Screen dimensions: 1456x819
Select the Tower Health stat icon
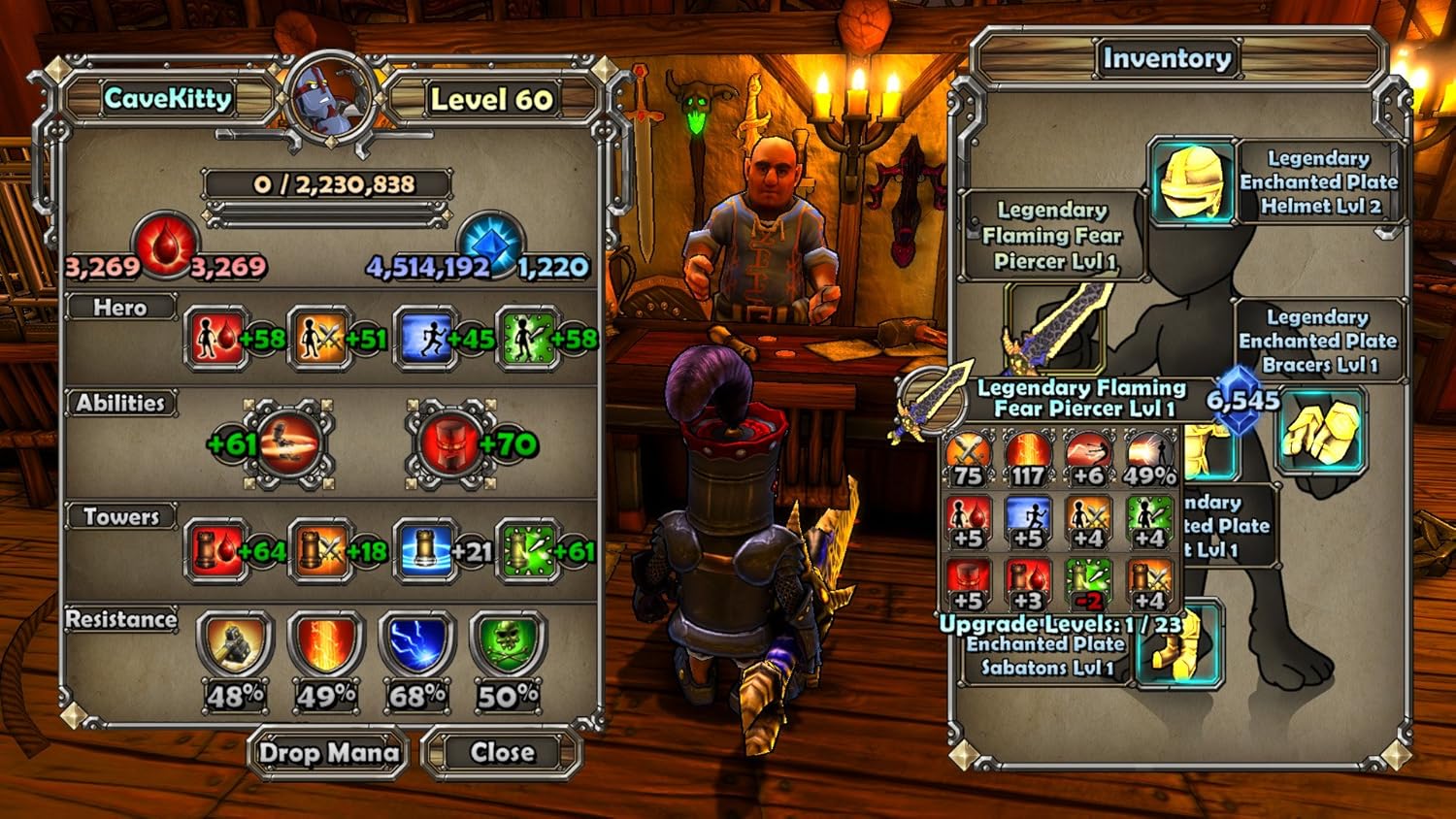click(215, 551)
